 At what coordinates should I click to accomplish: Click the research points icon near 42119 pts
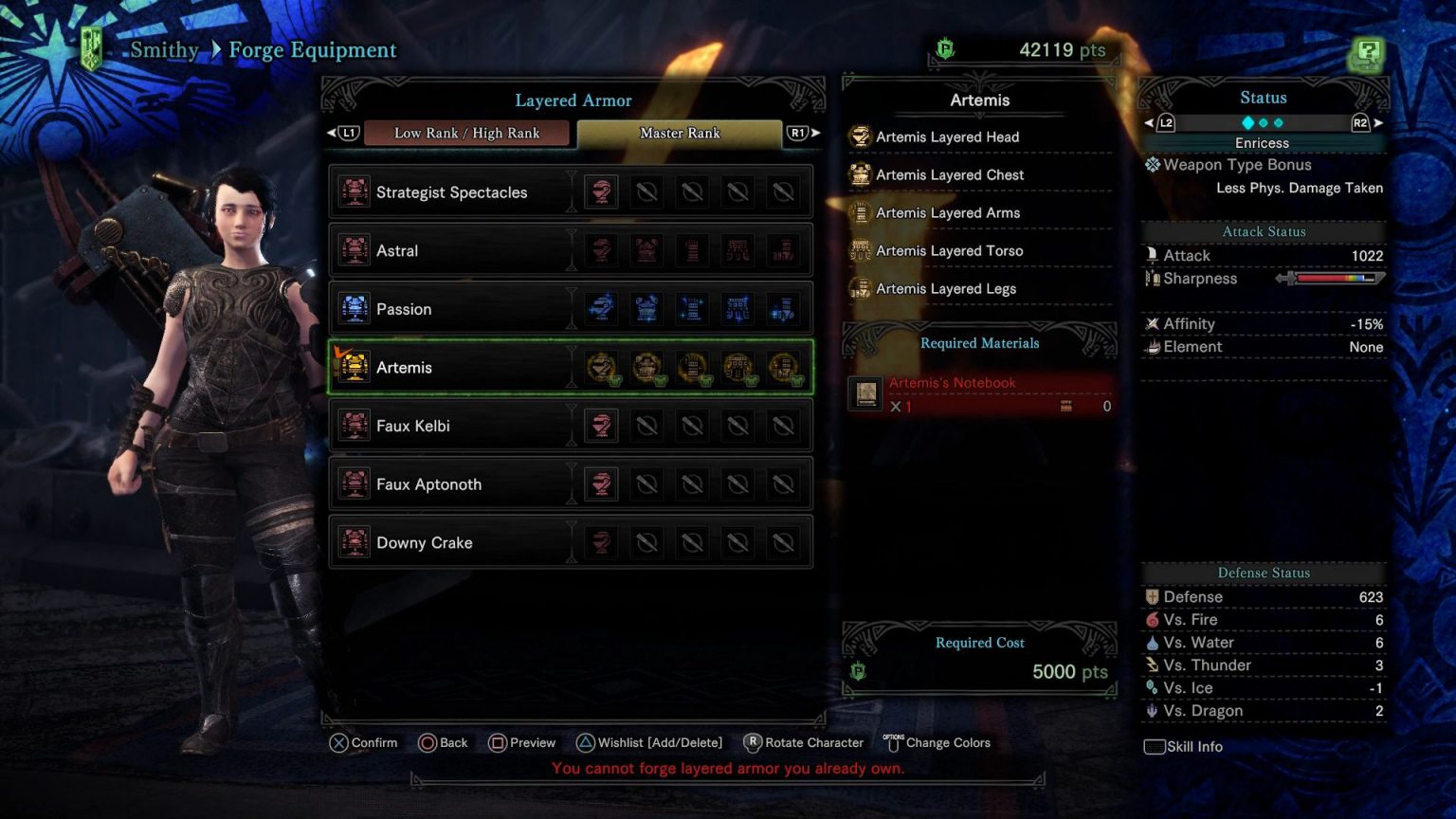click(x=945, y=49)
